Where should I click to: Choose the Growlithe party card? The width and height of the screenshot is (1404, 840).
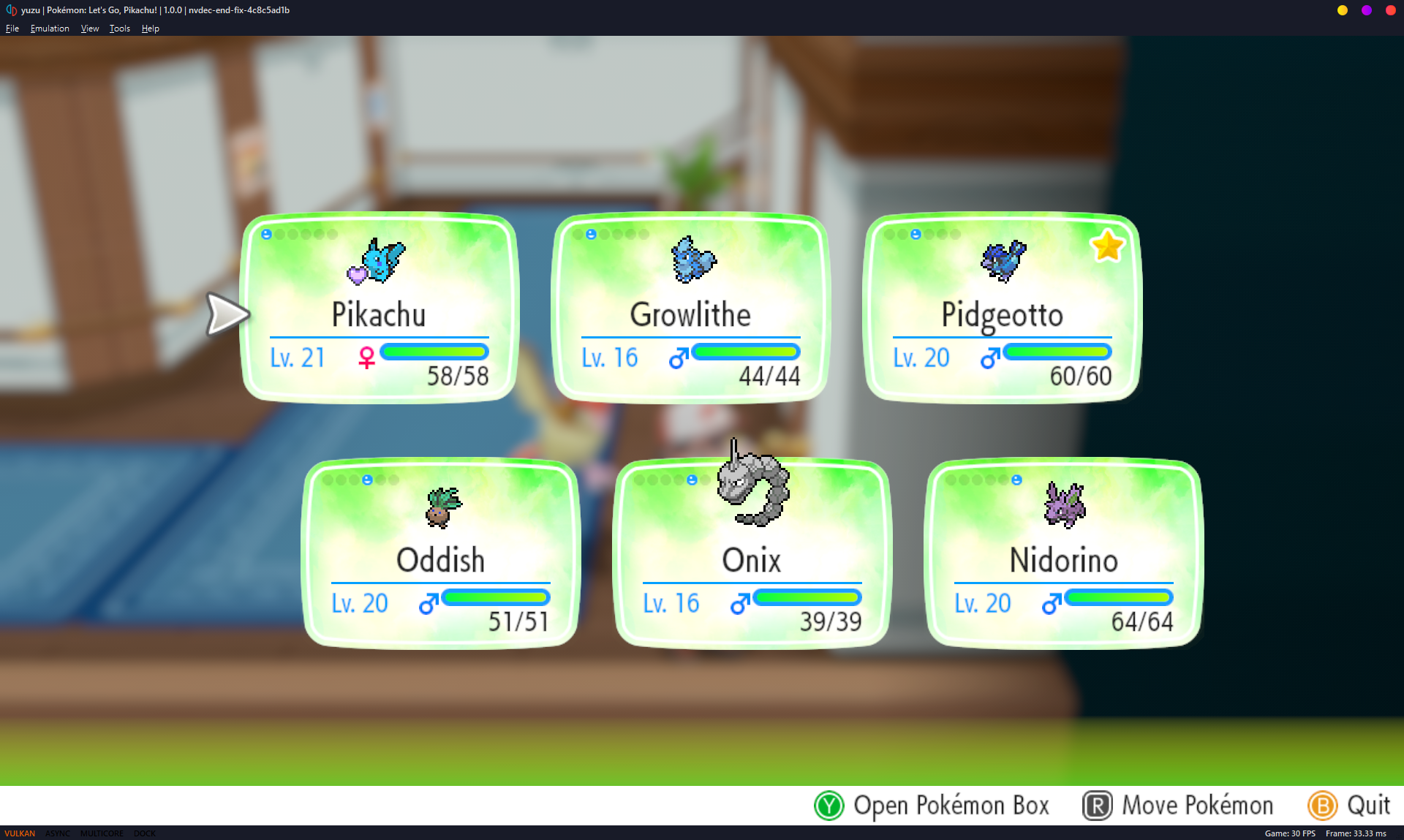coord(690,308)
